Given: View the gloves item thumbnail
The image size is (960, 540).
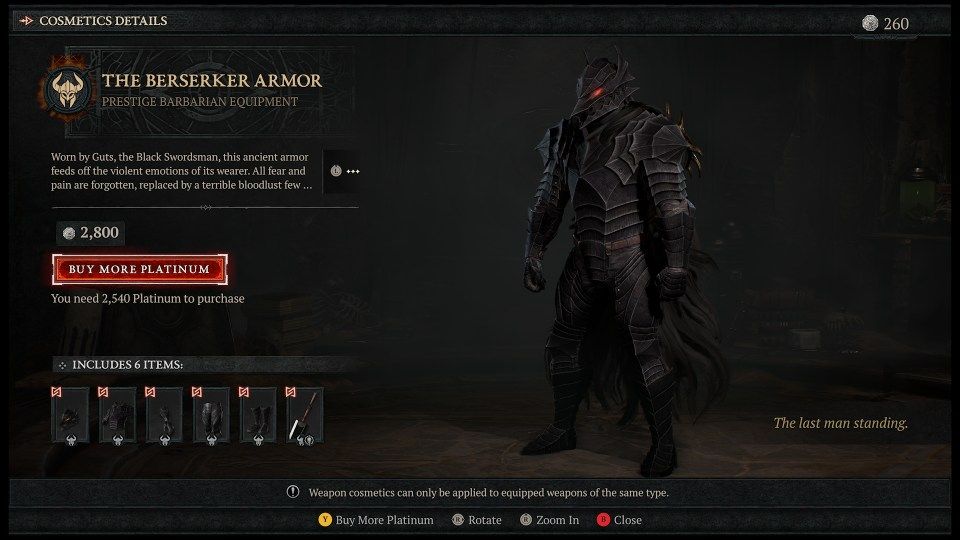Looking at the screenshot, I should [x=164, y=416].
